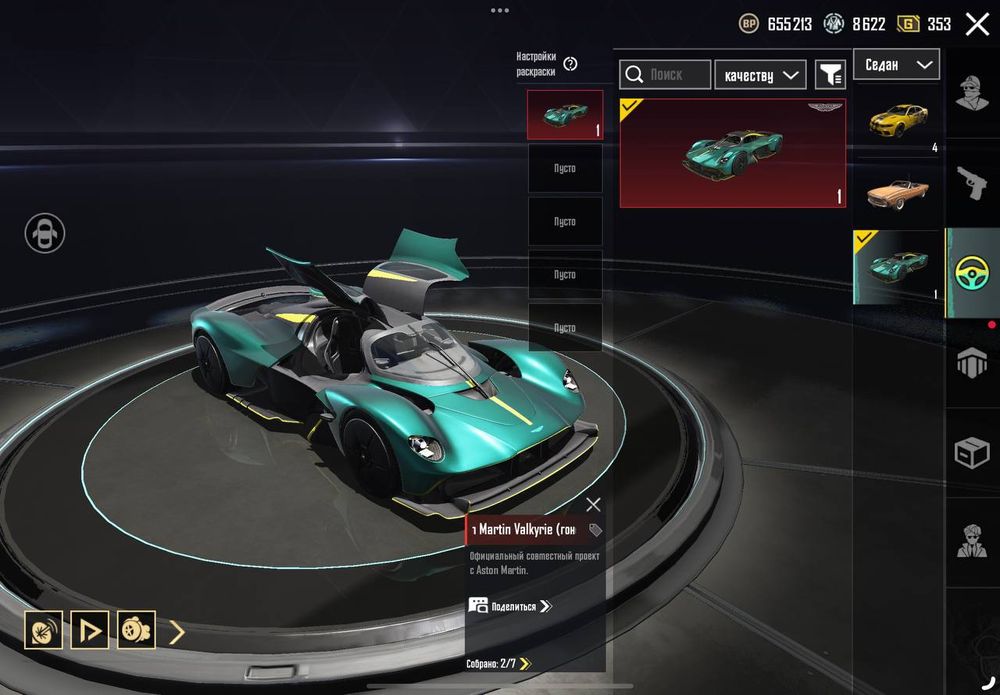Open the steering wheel vehicles tab
1000x695 pixels.
tap(972, 273)
